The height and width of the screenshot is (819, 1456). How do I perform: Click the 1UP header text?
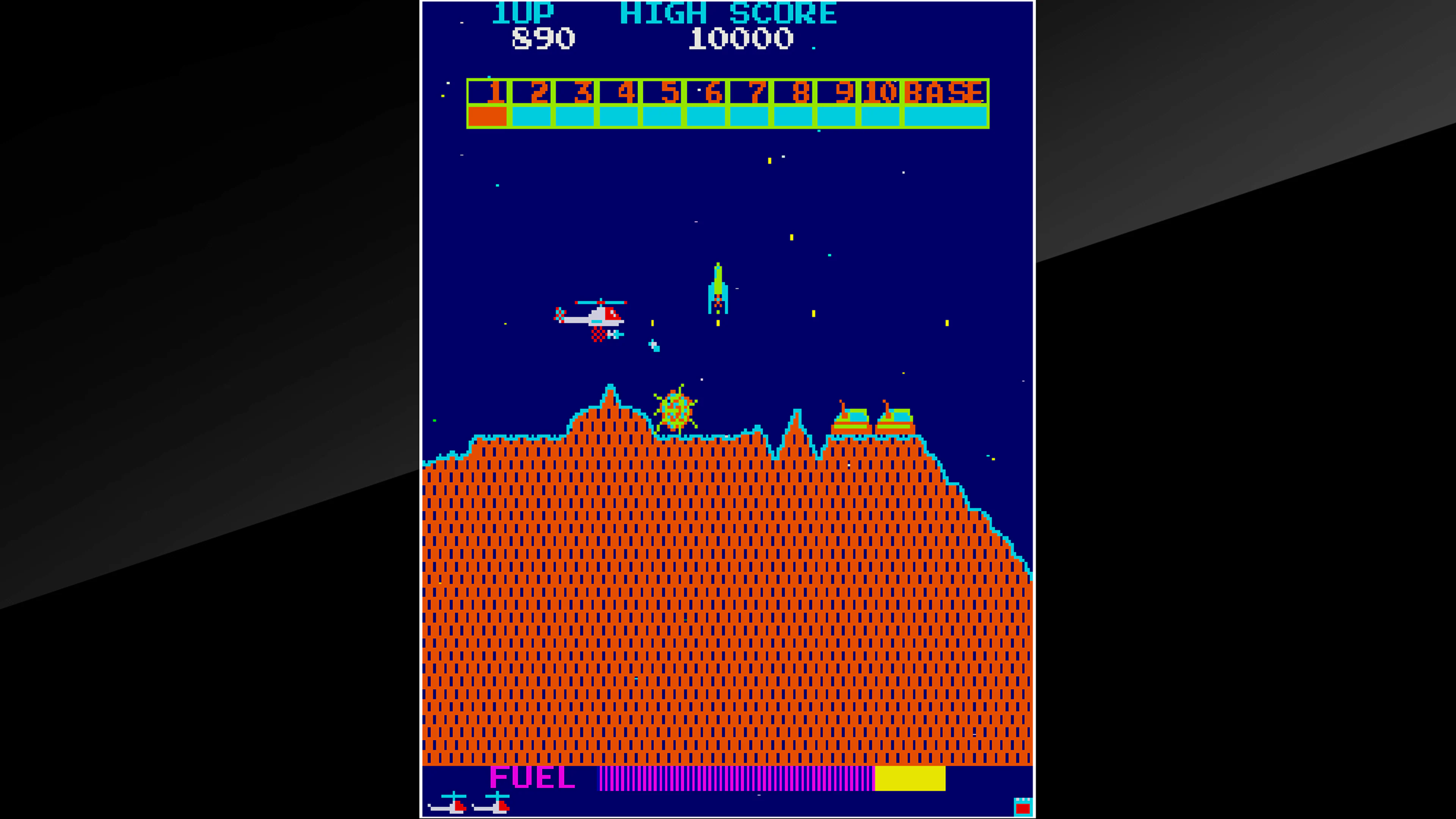coord(523,13)
